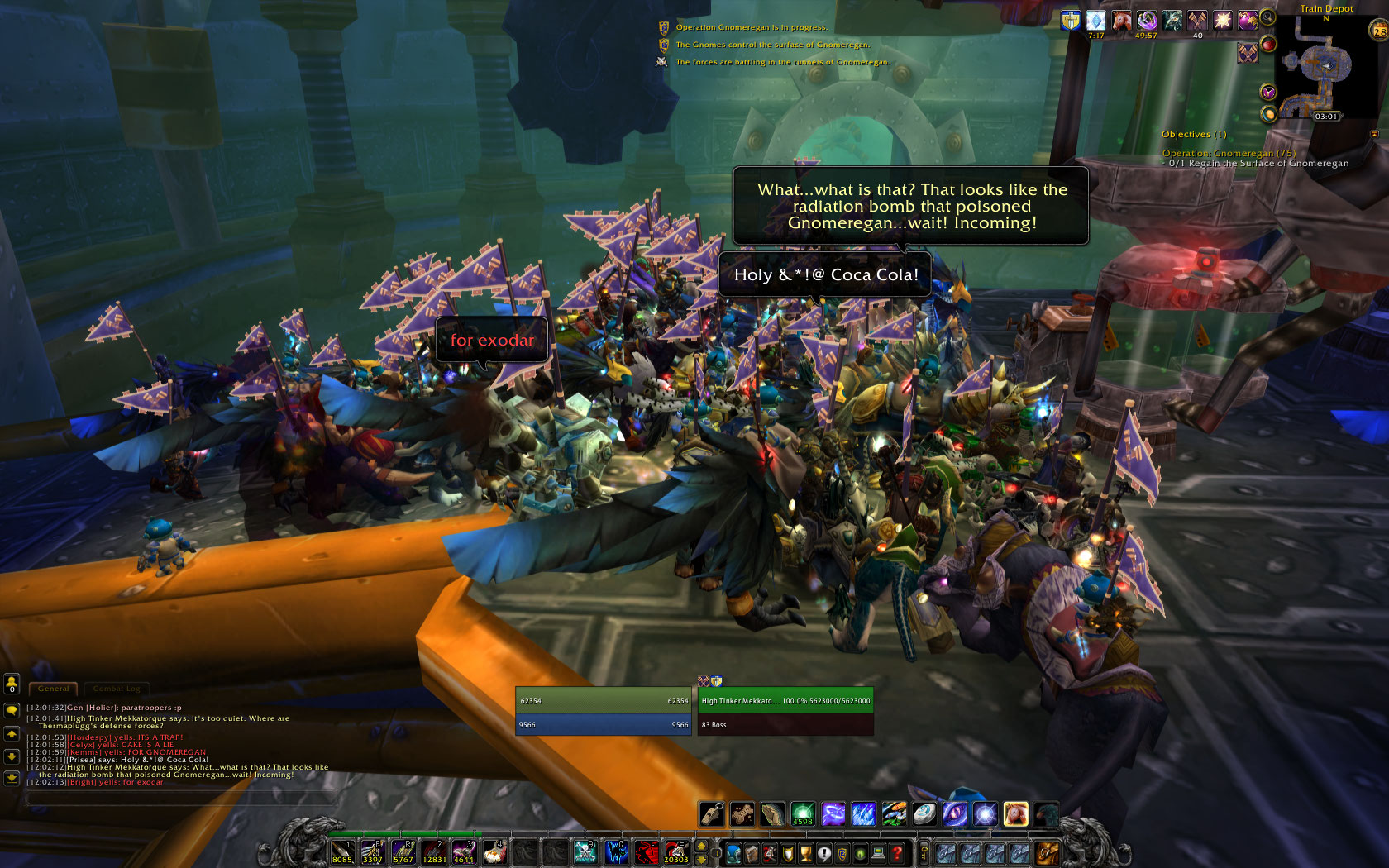Activate the purple dragon eye ability
Image resolution: width=1389 pixels, height=868 pixels.
955,814
